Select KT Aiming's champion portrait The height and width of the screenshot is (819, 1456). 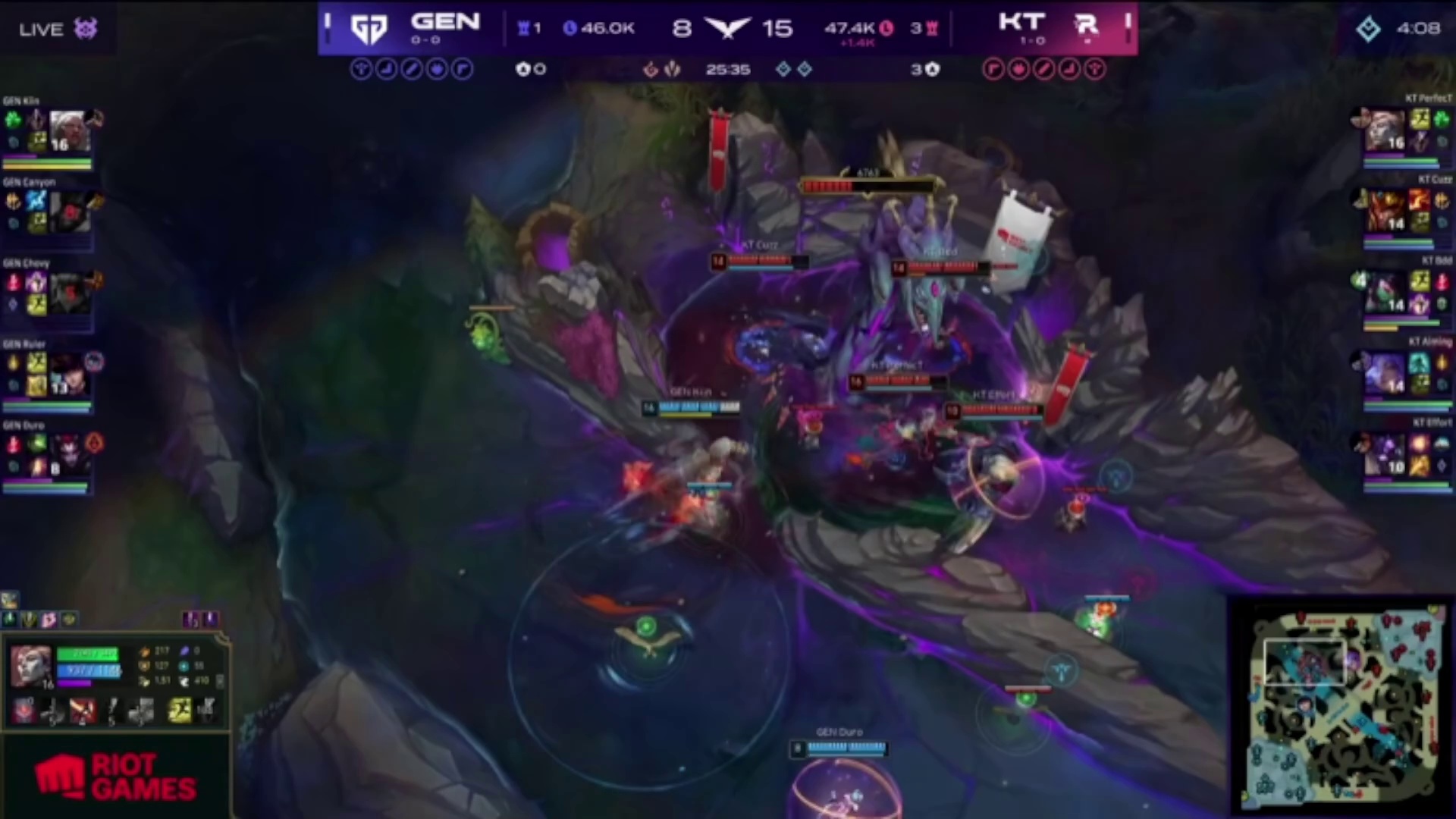coord(1385,374)
